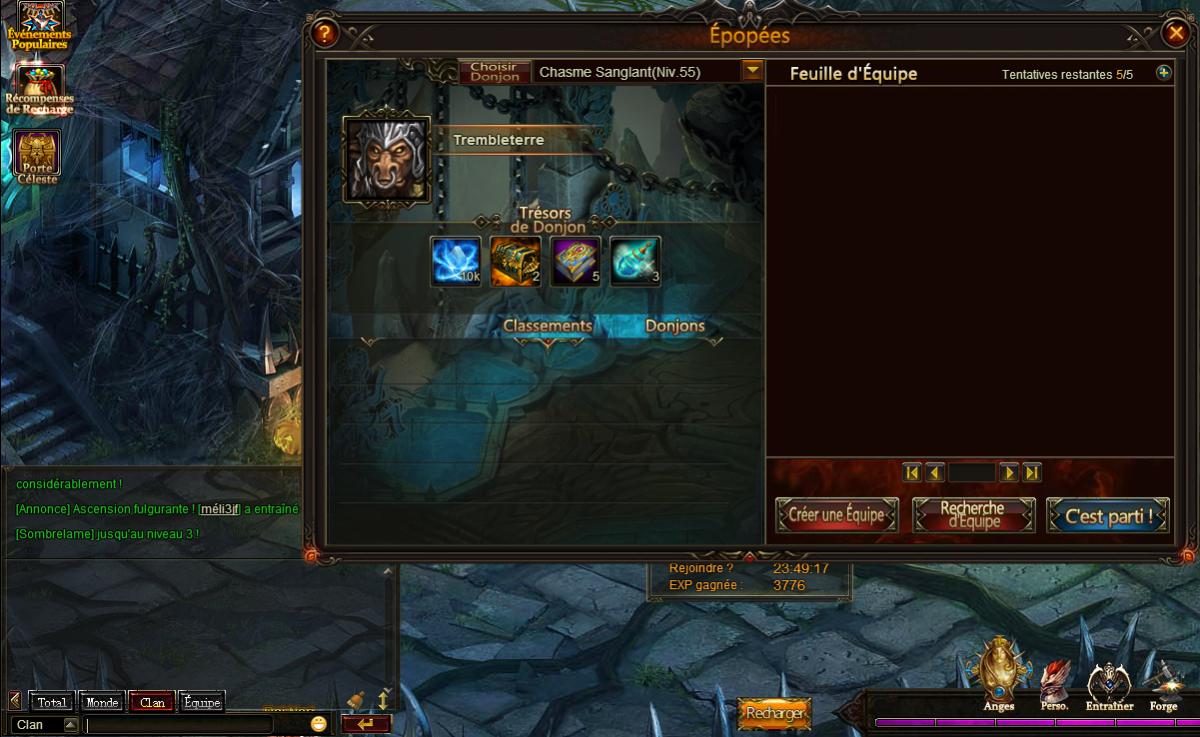The image size is (1200, 737).
Task: Go to the next team list page
Action: point(1010,472)
